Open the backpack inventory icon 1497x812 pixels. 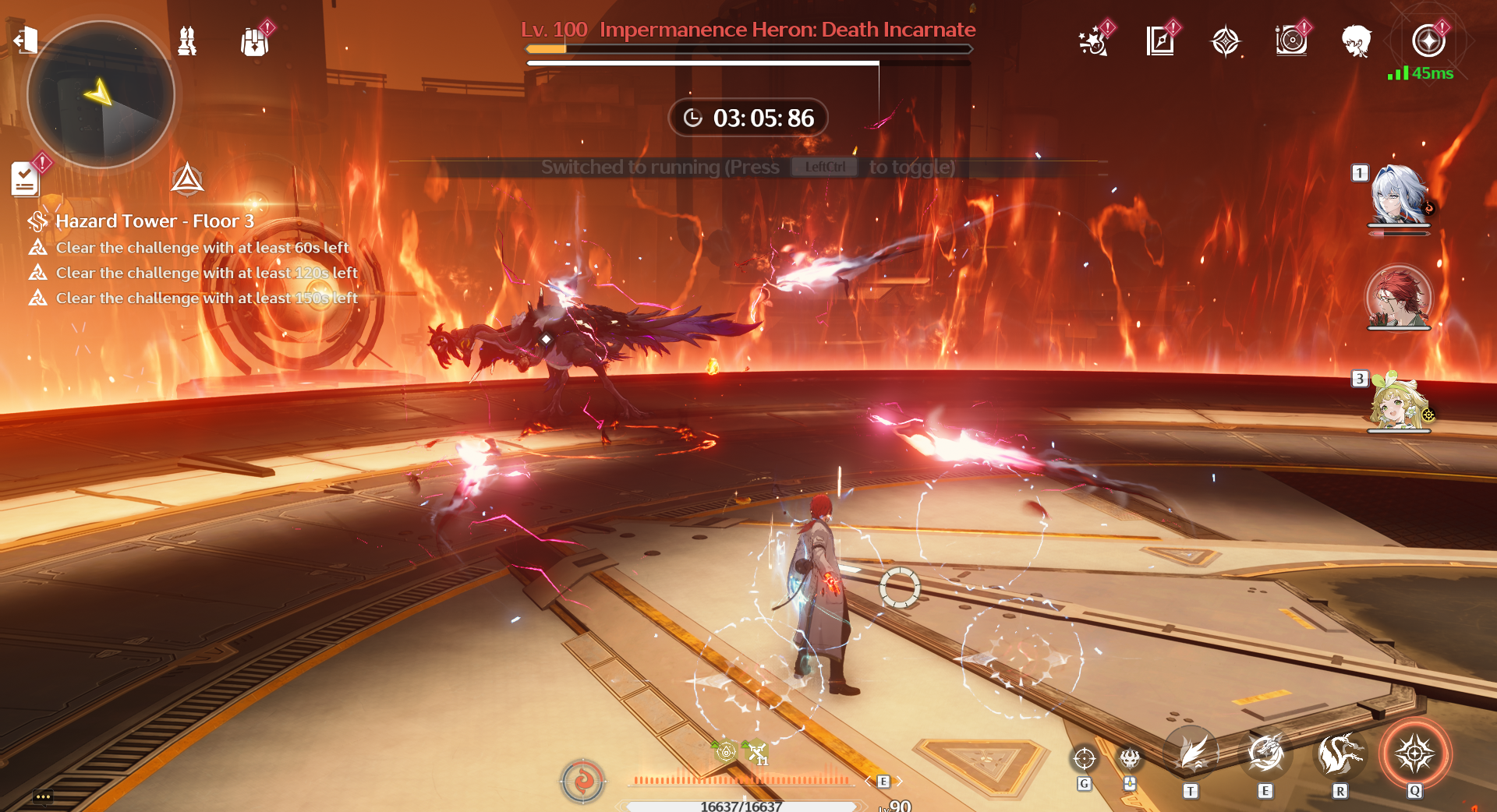tap(254, 41)
